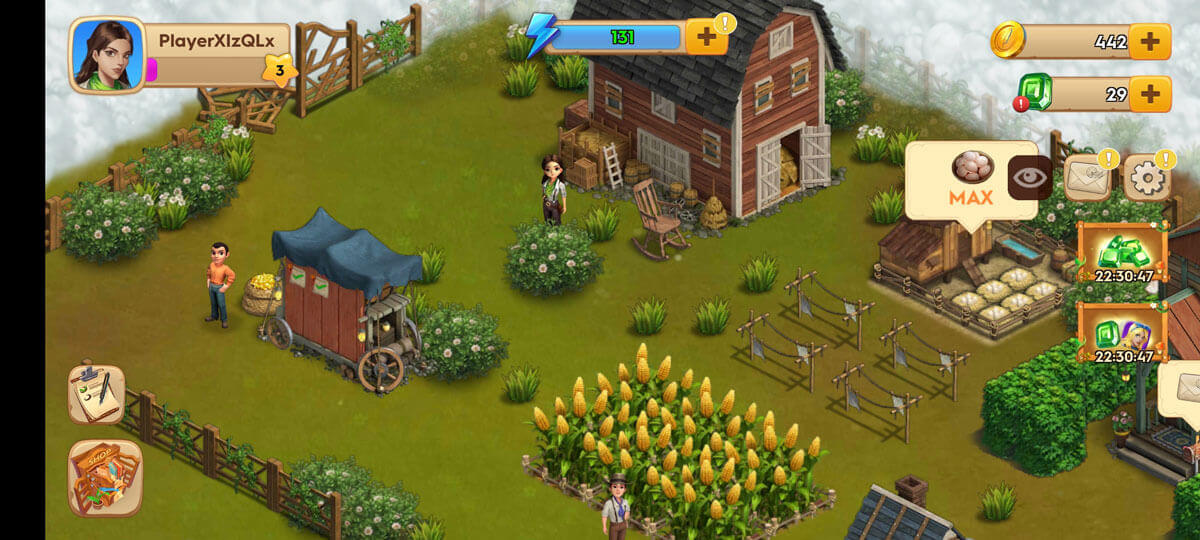The width and height of the screenshot is (1200, 540).
Task: Toggle the eye visibility button
Action: click(x=1027, y=178)
